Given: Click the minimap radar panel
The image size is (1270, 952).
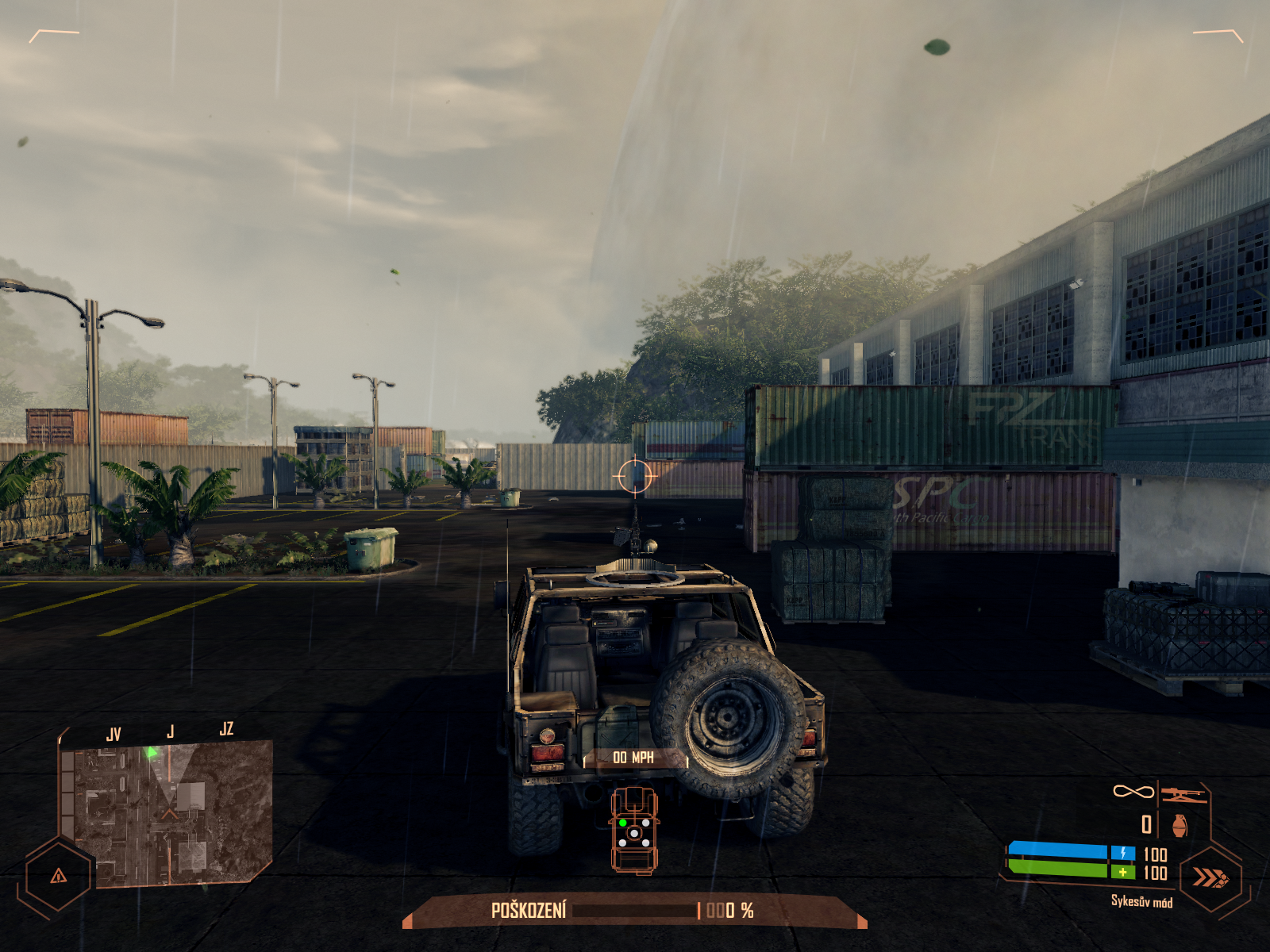Looking at the screenshot, I should [167, 813].
